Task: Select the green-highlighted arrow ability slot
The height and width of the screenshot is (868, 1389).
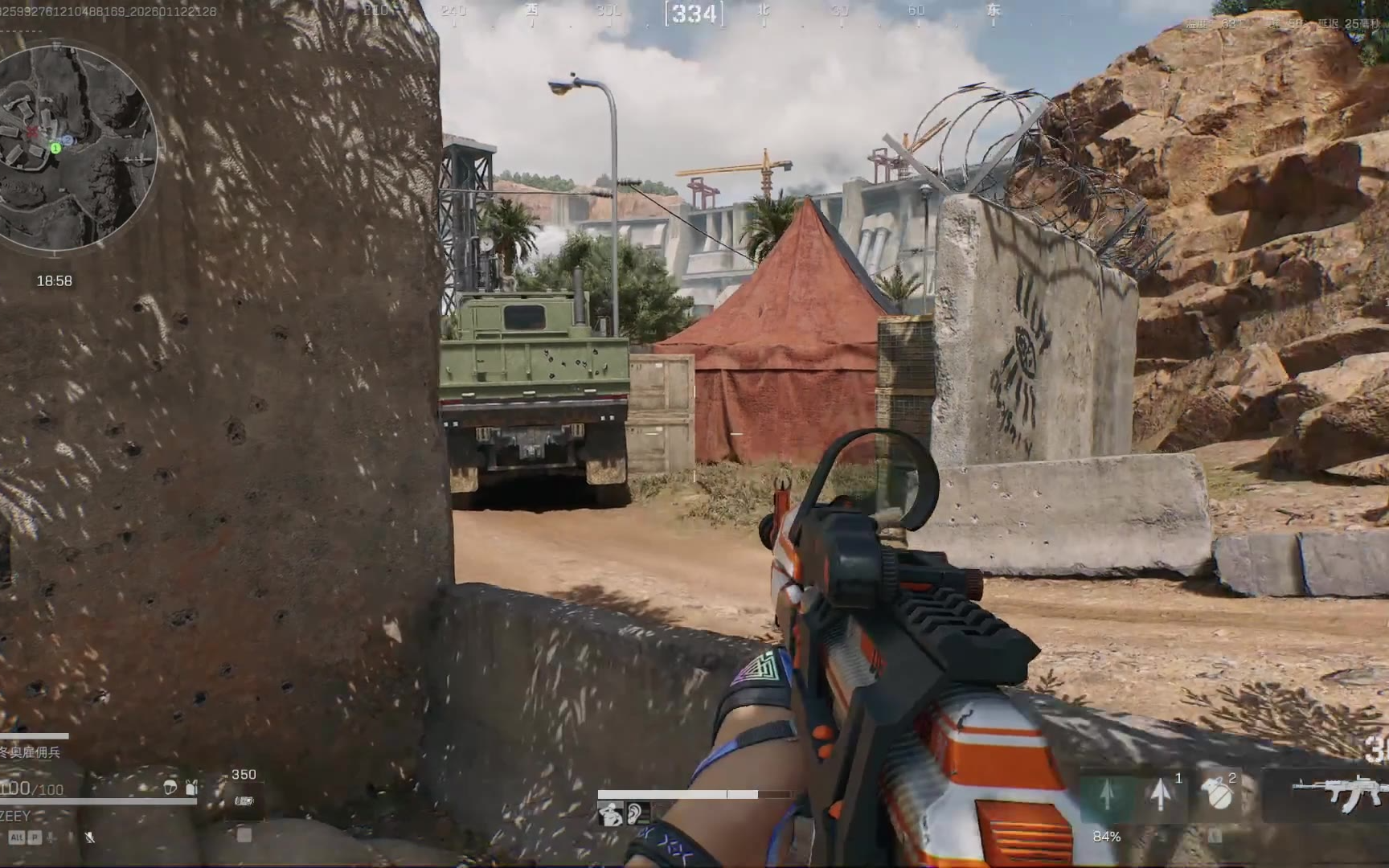Action: 1106,795
